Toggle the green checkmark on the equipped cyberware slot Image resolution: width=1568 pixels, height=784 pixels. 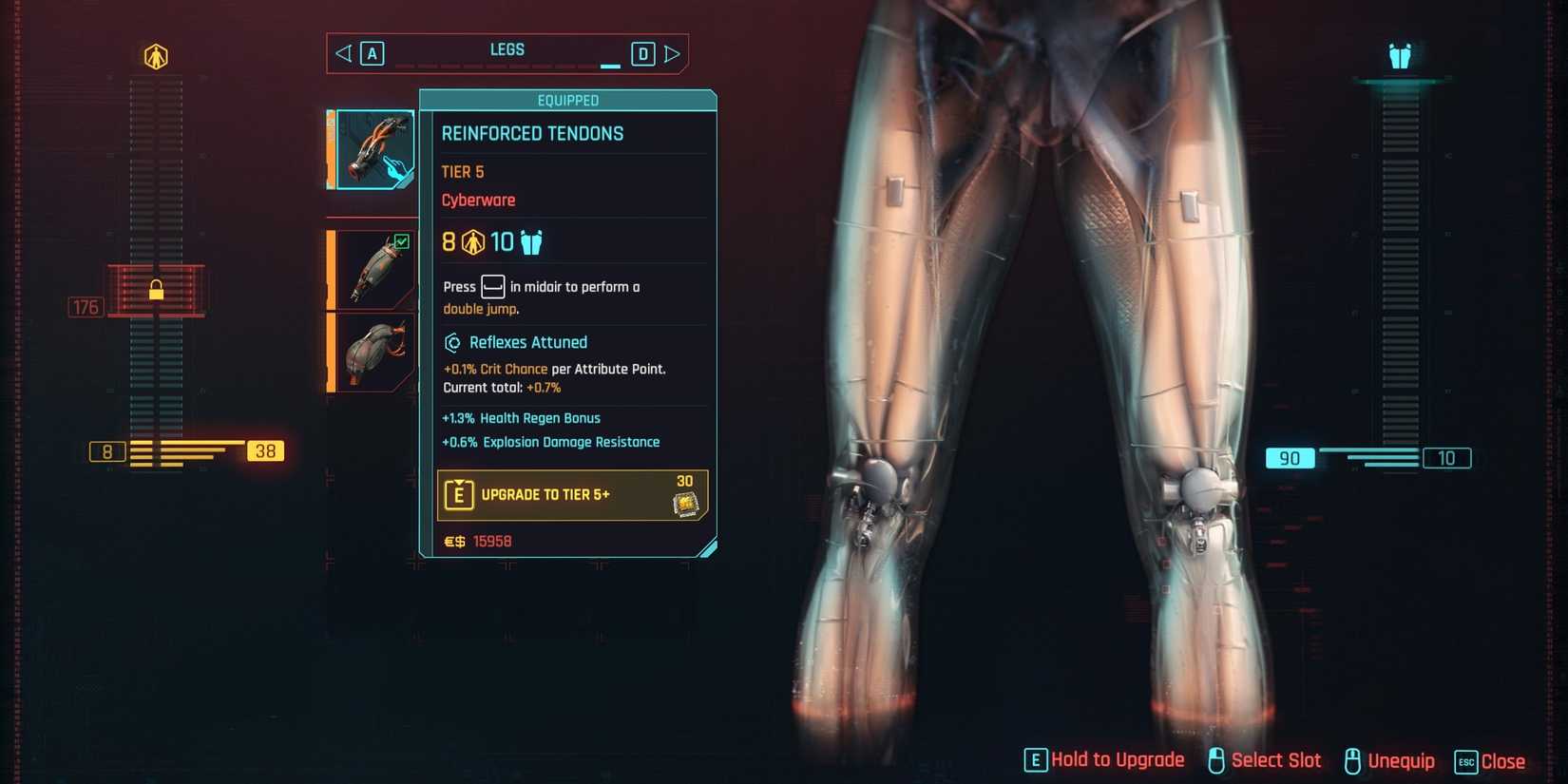click(x=403, y=241)
